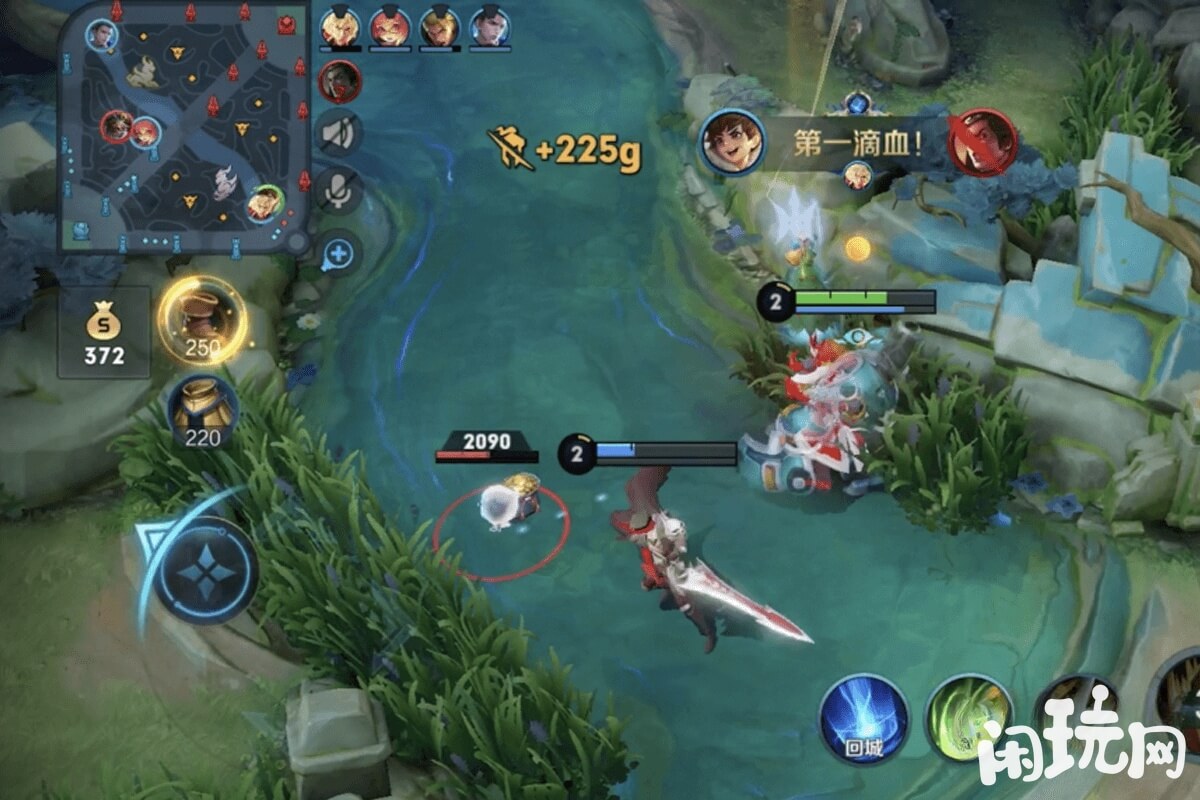Open the quick chat plus bubble
Image resolution: width=1200 pixels, height=800 pixels.
[x=339, y=254]
